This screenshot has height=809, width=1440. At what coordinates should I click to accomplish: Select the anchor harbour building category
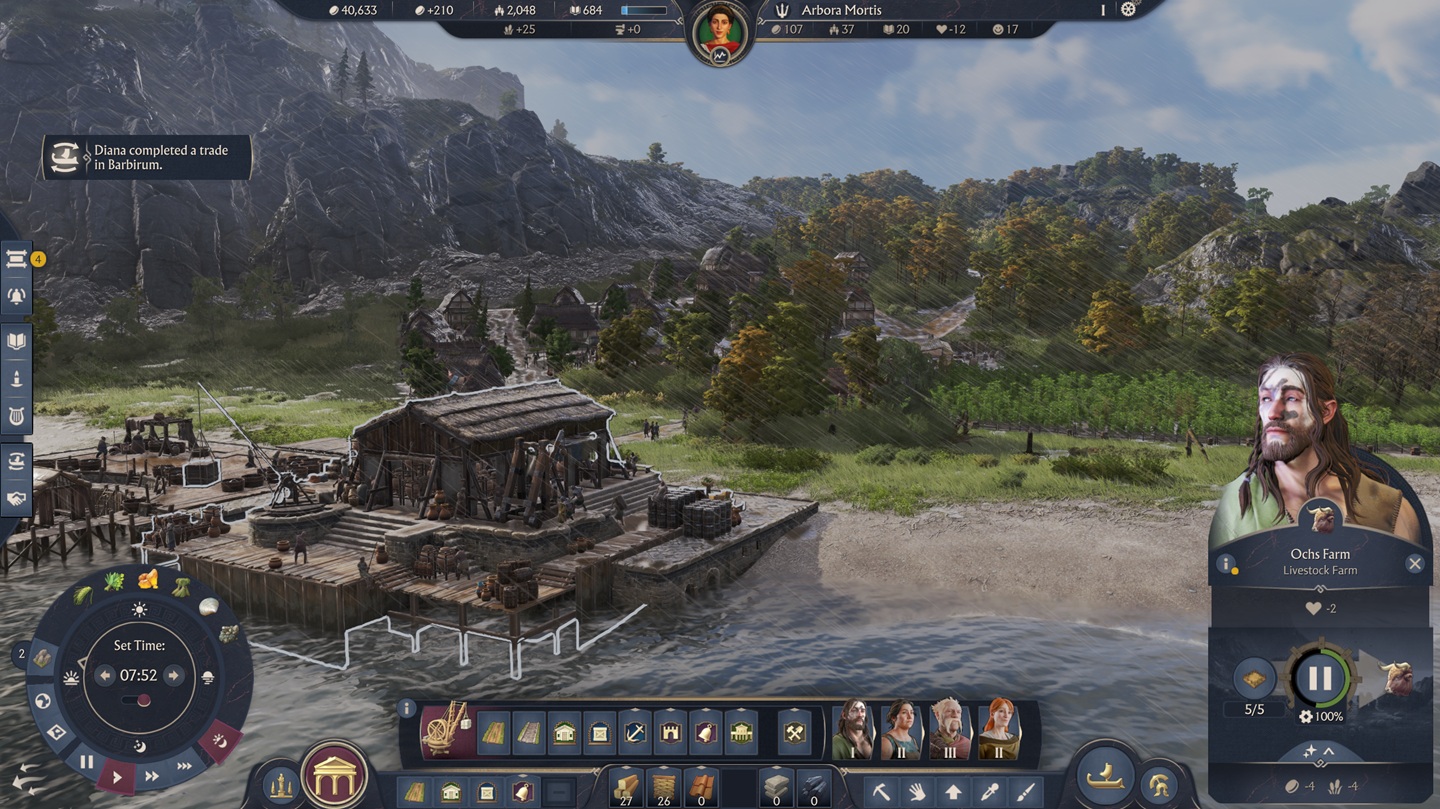tap(635, 733)
